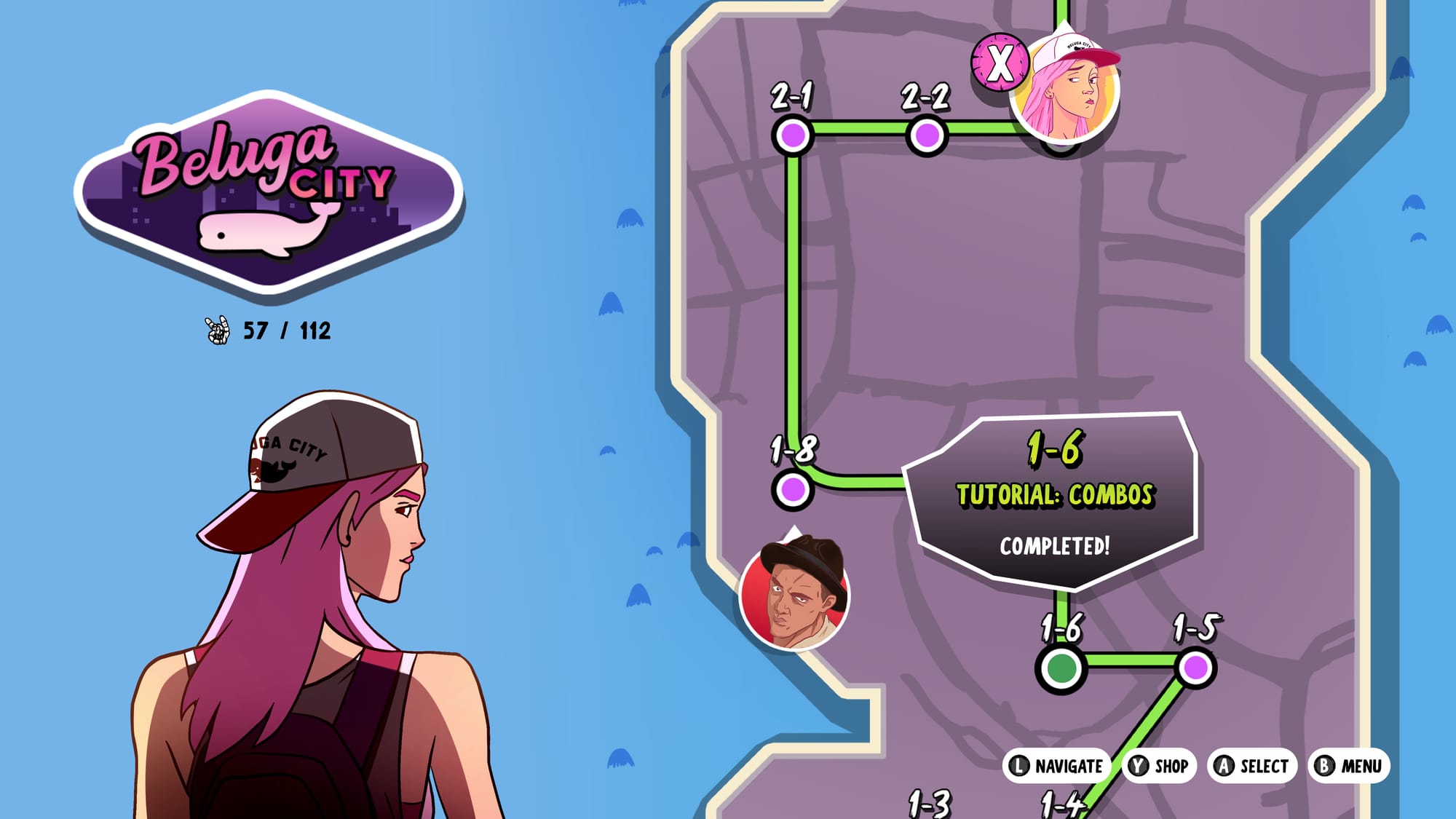Select the green 1-6 level node
Viewport: 1456px width, 819px height.
1061,668
